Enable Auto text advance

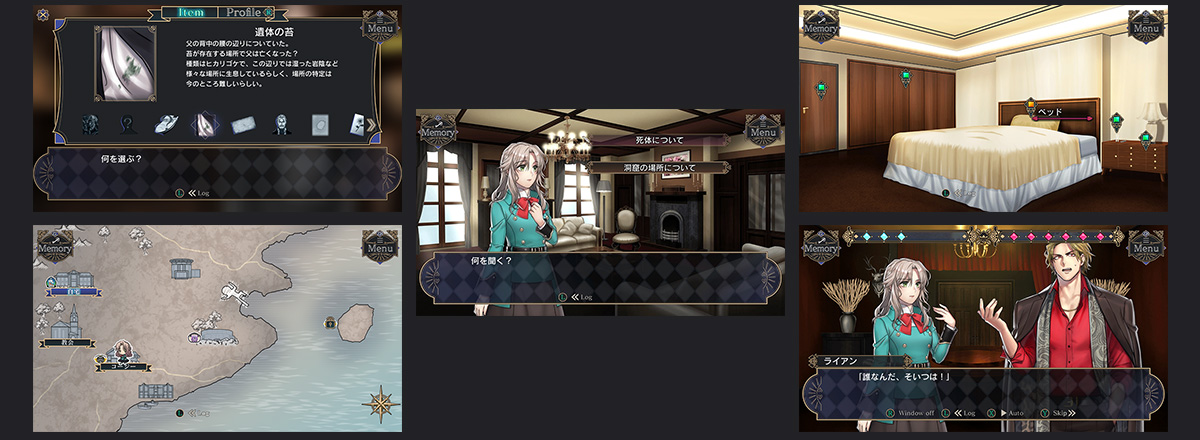point(1012,412)
